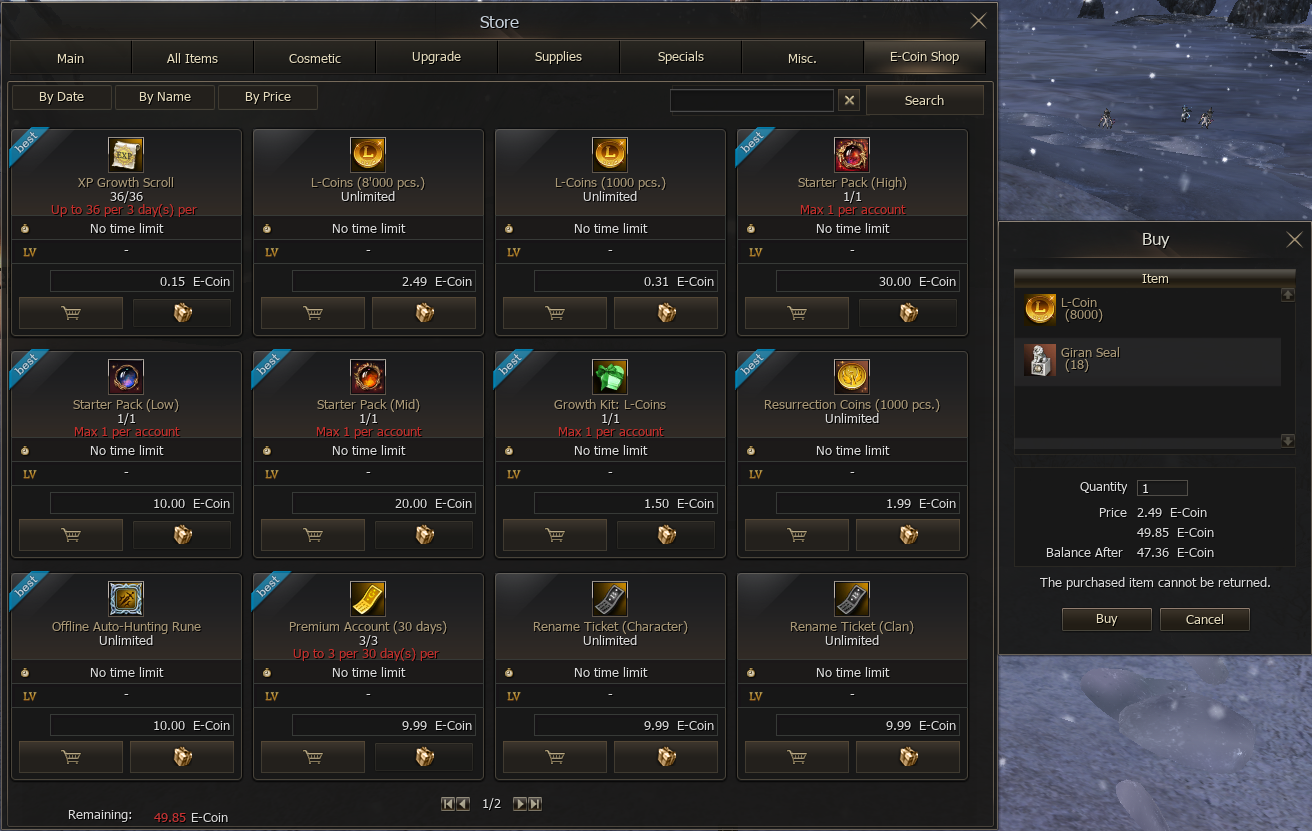Add Offline Auto-Hunting Rune to cart

[71, 757]
